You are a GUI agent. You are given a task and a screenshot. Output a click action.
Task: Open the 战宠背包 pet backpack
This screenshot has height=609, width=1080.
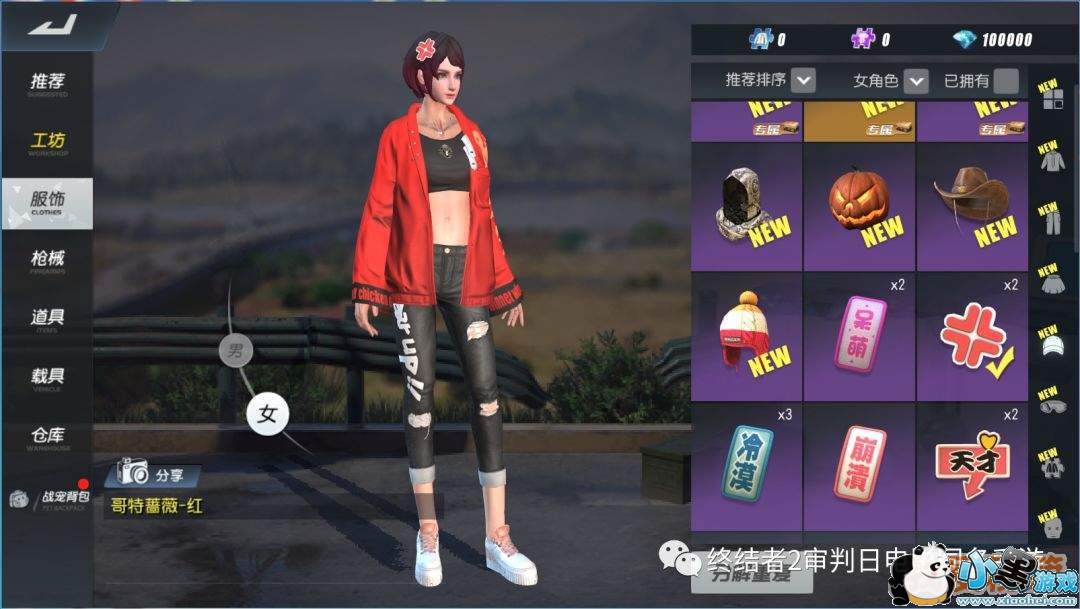(x=50, y=498)
